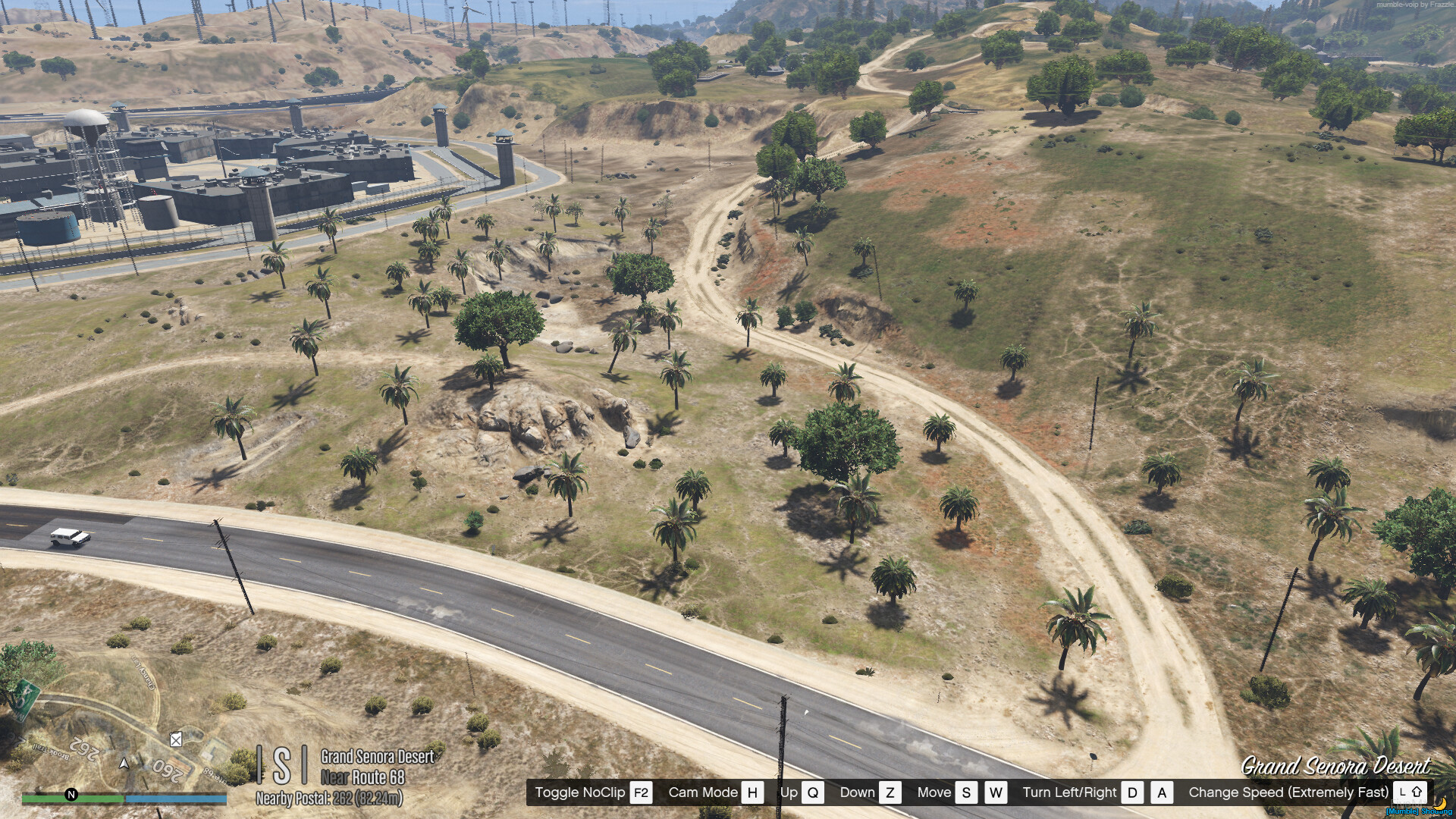Select the Grand Senora Desert location banner
1456x819 pixels.
1337,765
